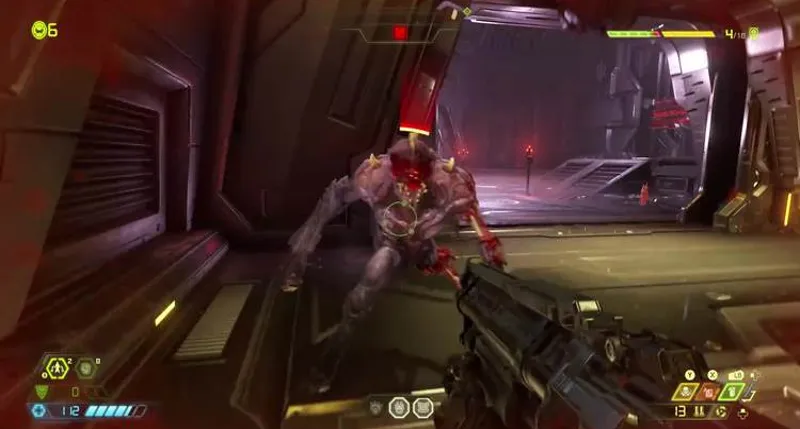
Task: Click the first white circular charge icon
Action: click(396, 407)
